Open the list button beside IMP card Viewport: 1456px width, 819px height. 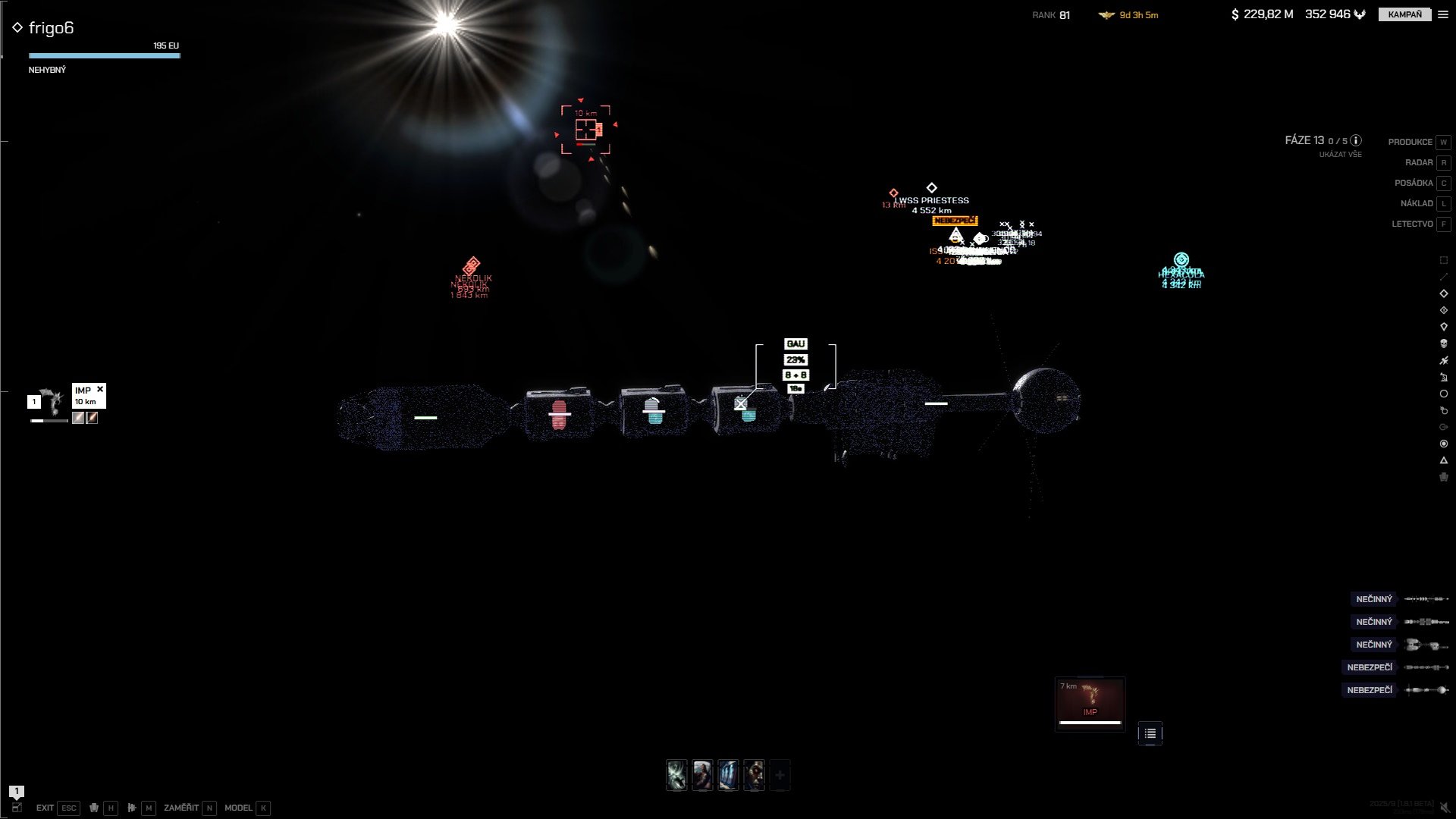click(x=1150, y=733)
